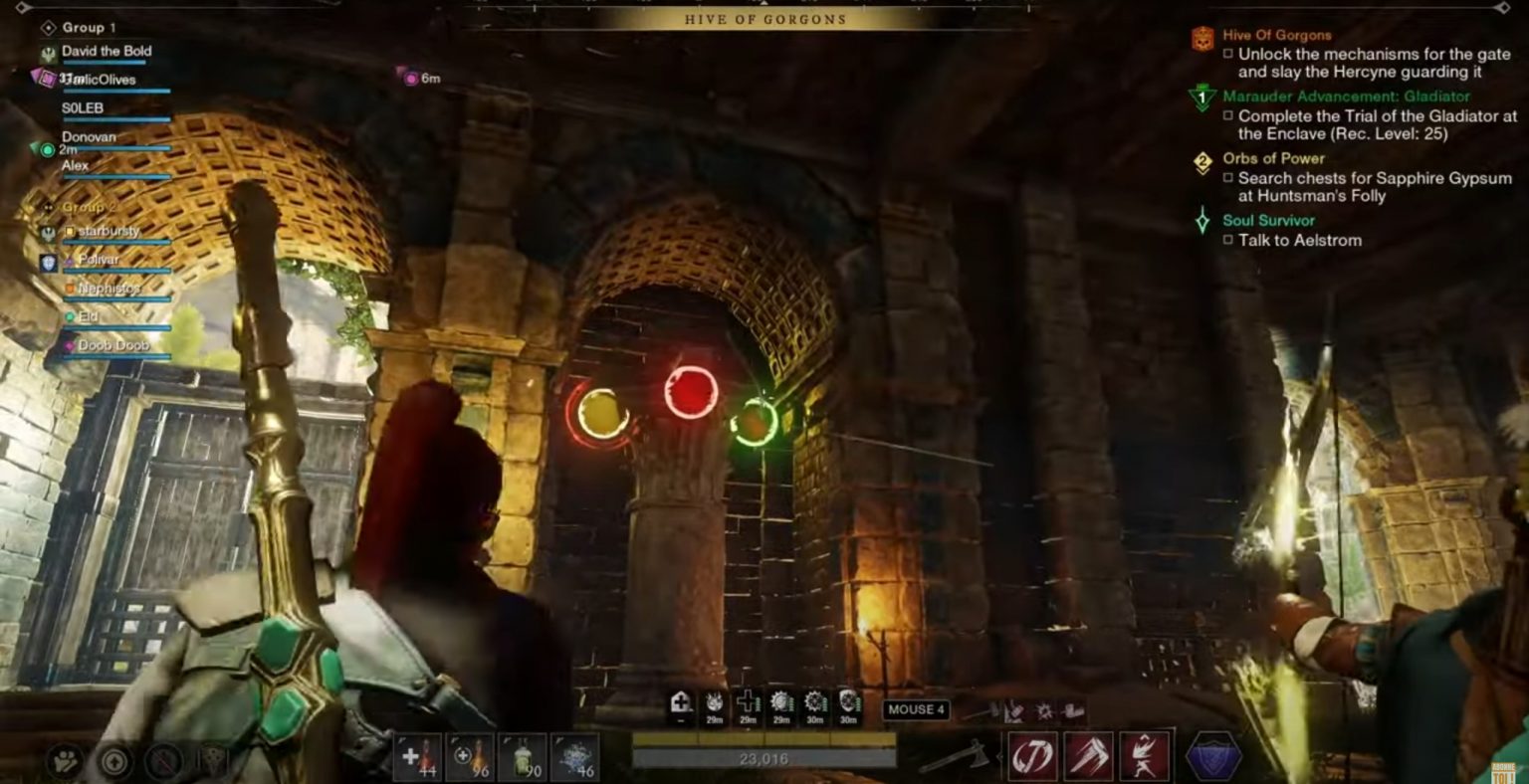The image size is (1529, 784).
Task: Check off the Talk to Aelstrom objective
Action: click(1226, 240)
